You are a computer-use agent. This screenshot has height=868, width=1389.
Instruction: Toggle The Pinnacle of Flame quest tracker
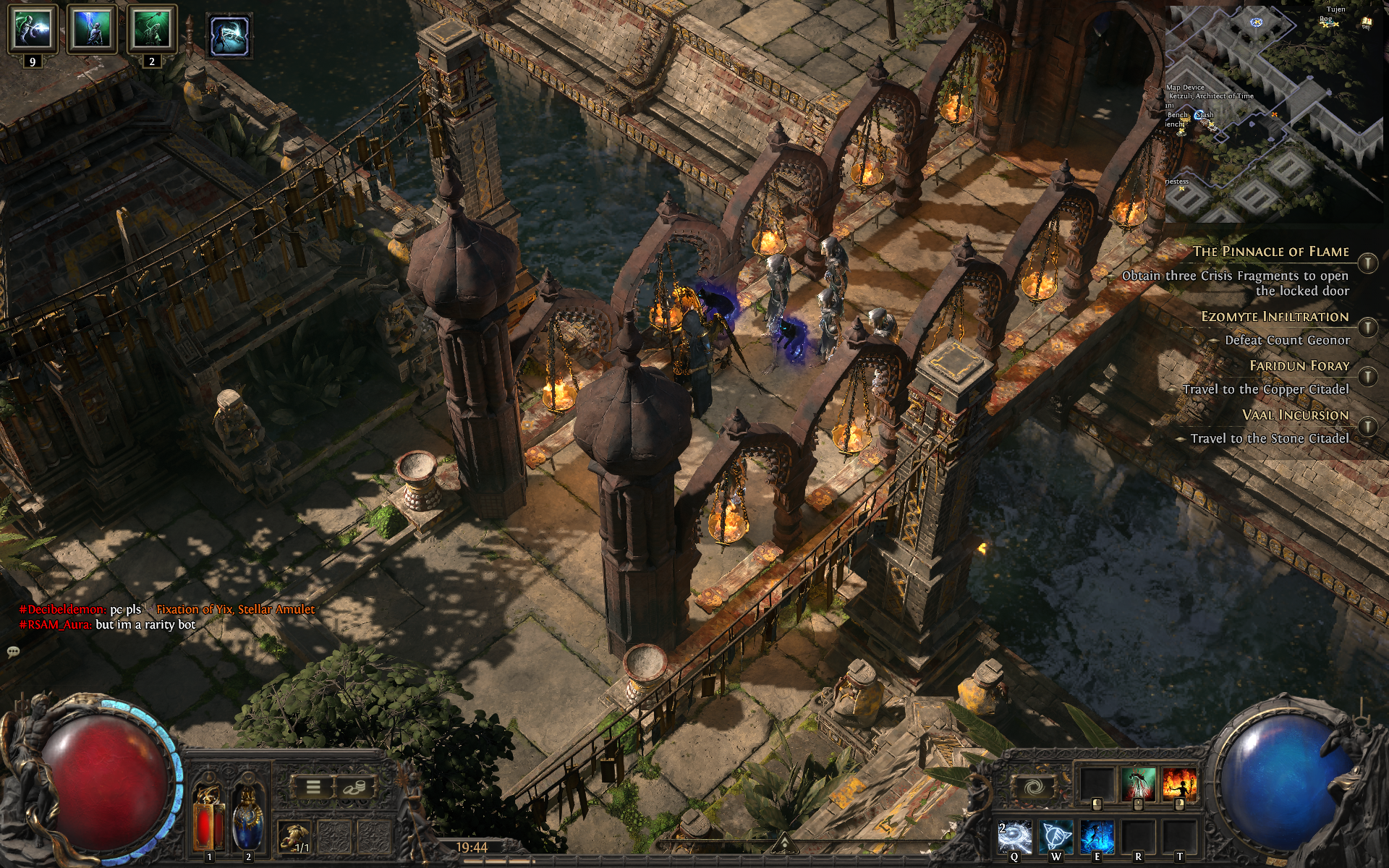pyautogui.click(x=1367, y=263)
